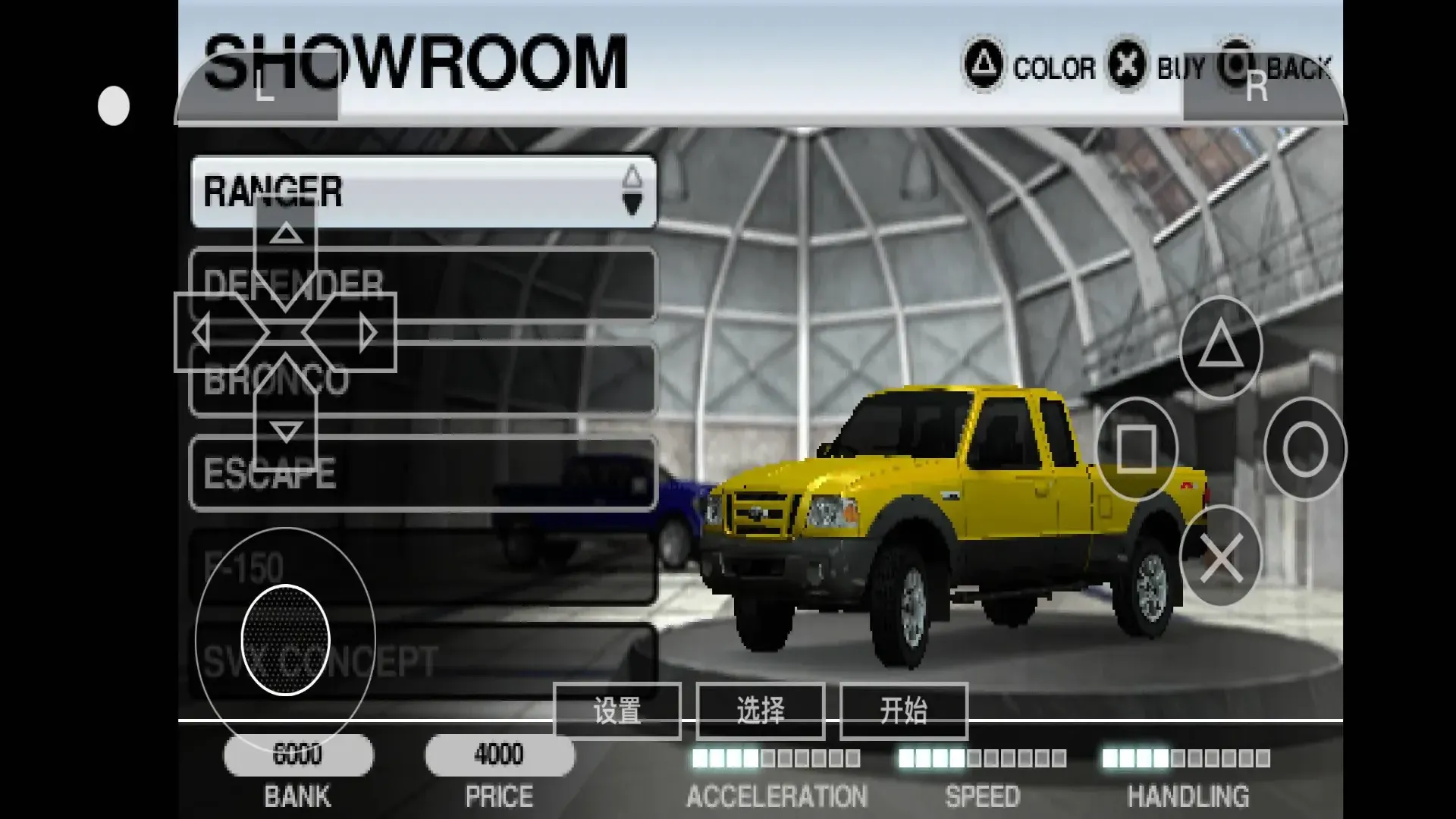Tap the large on-screen cross touch button

pyautogui.click(x=1220, y=557)
